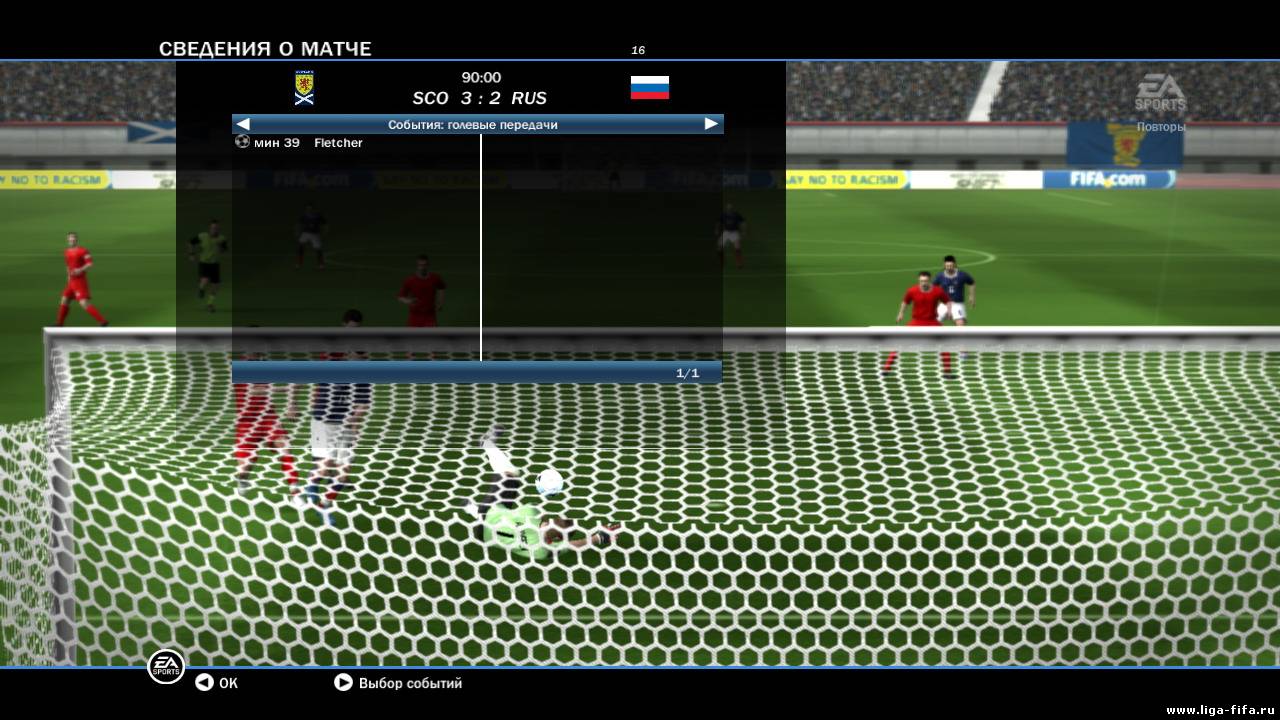Show the next event category with the right arrow
Viewport: 1280px width, 720px height.
click(x=711, y=124)
